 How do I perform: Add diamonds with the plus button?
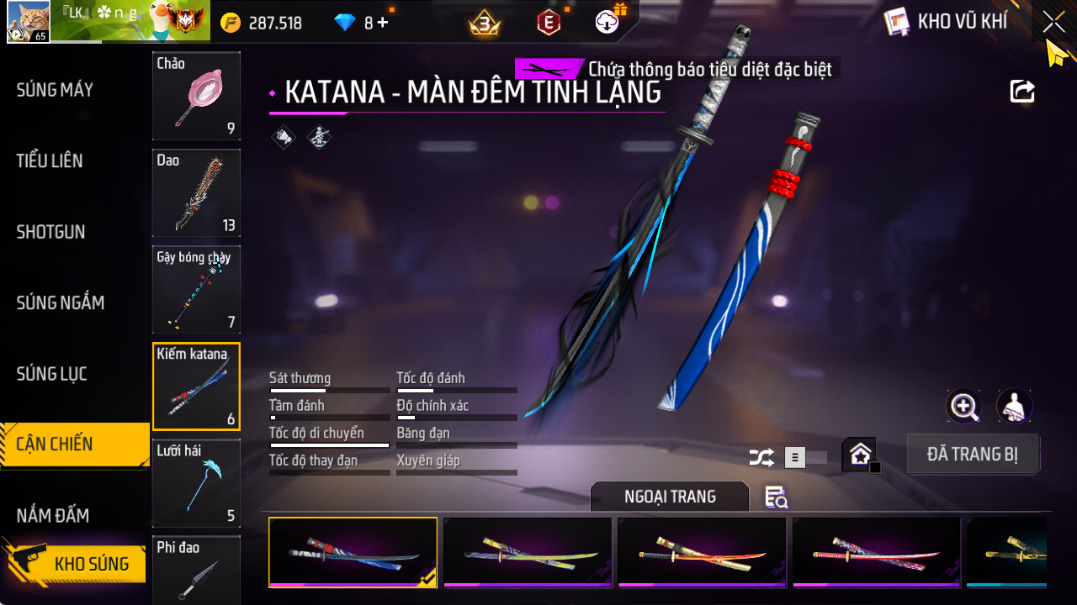pyautogui.click(x=383, y=22)
